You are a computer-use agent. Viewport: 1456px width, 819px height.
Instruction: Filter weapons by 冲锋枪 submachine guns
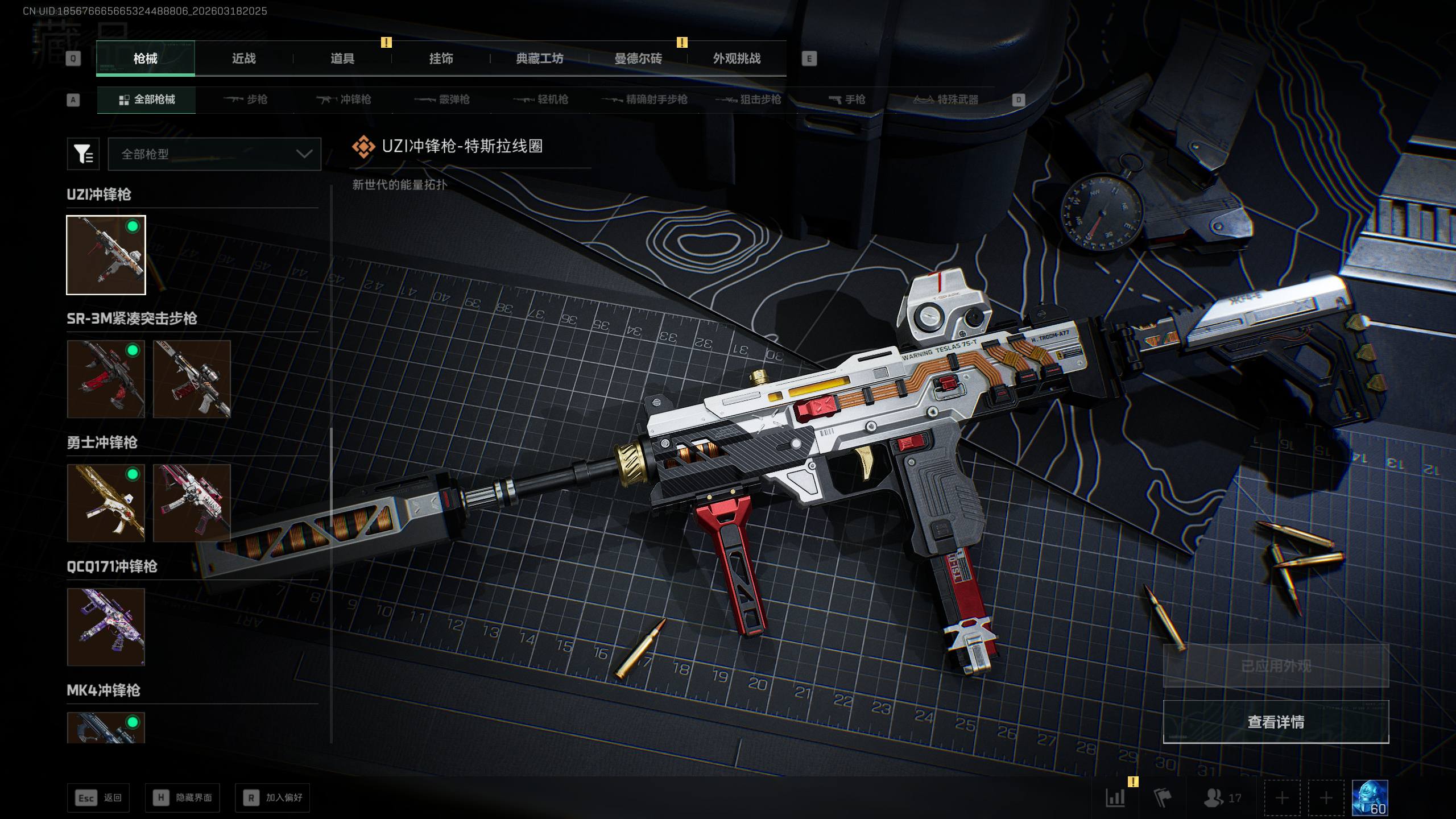[x=344, y=100]
